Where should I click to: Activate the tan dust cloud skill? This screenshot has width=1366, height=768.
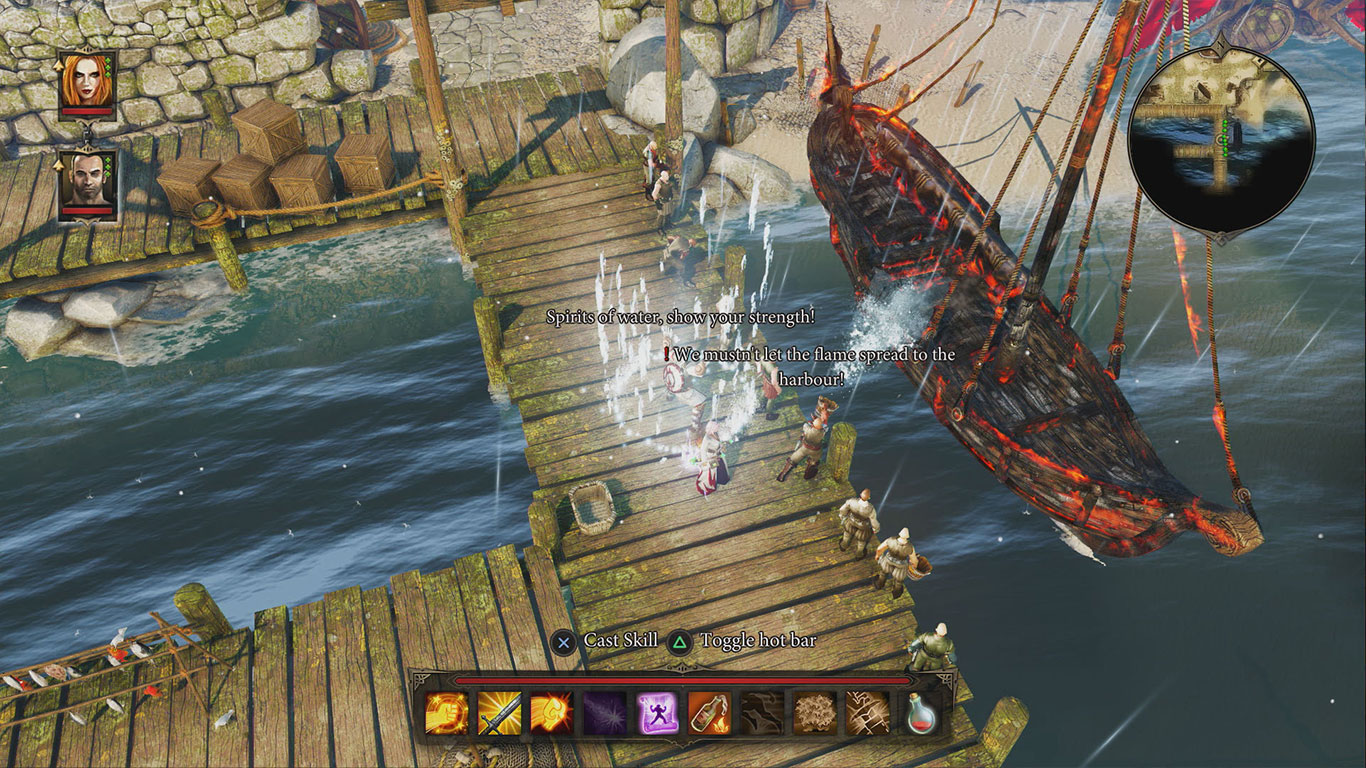point(815,714)
